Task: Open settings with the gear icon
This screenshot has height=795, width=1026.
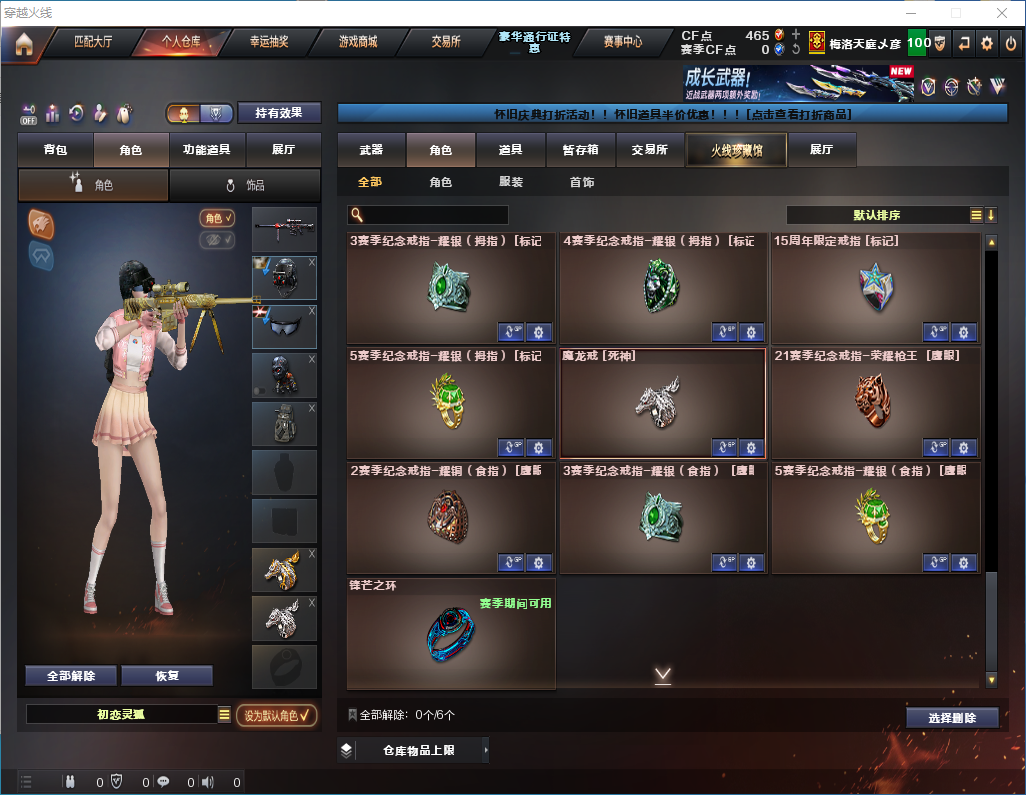Action: point(987,43)
